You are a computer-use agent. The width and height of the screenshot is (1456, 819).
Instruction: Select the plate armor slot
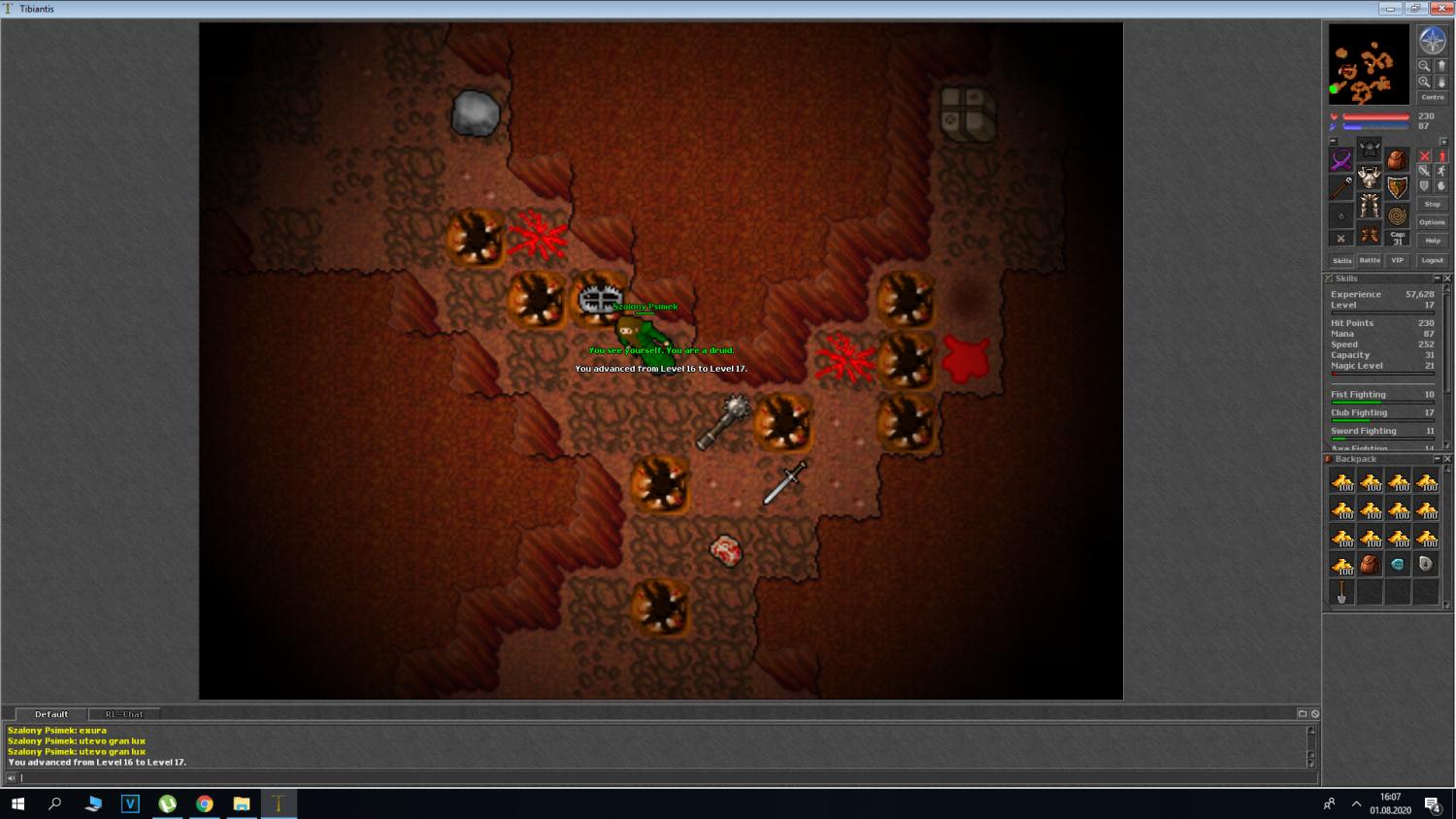[1370, 178]
